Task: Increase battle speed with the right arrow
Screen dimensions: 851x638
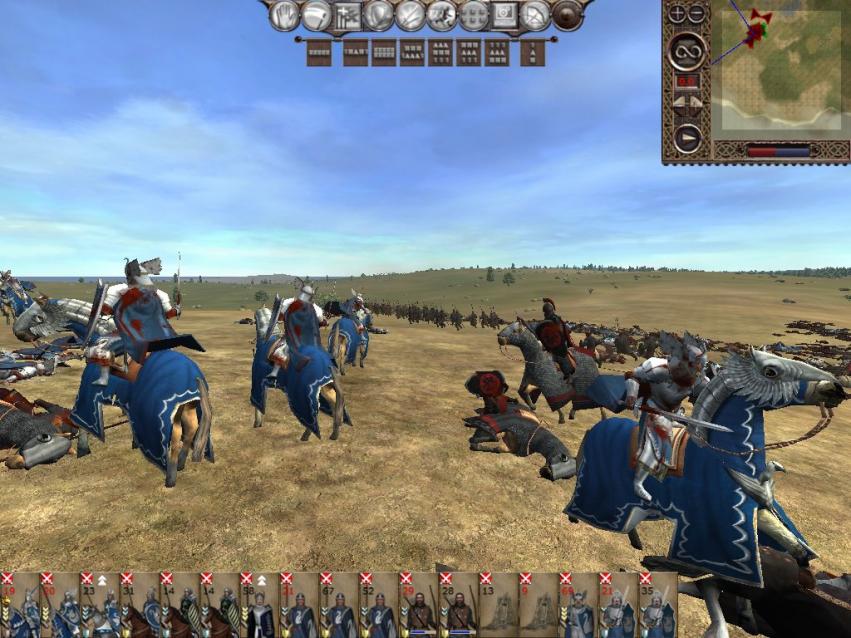Action: coord(696,102)
